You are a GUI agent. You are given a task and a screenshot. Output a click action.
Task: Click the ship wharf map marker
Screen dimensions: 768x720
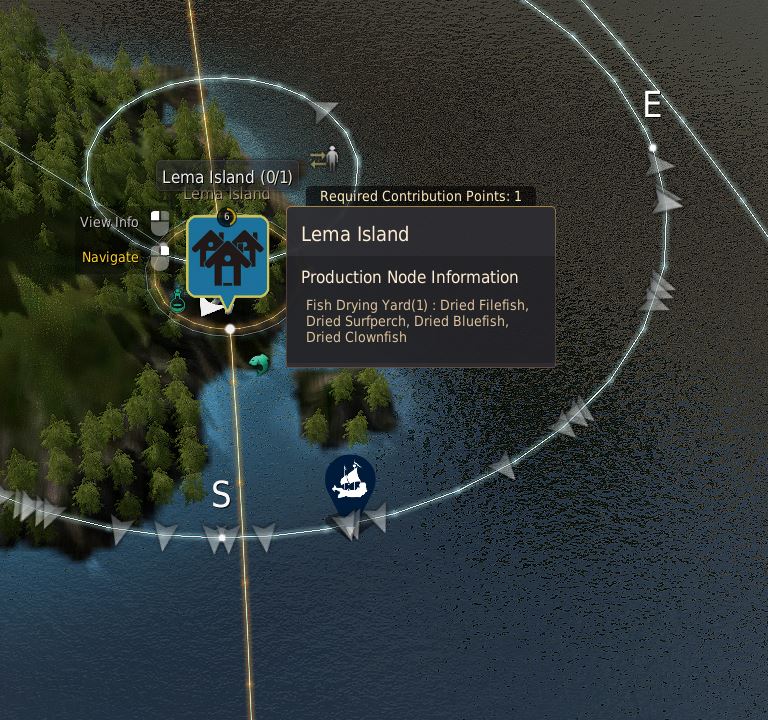pyautogui.click(x=350, y=482)
